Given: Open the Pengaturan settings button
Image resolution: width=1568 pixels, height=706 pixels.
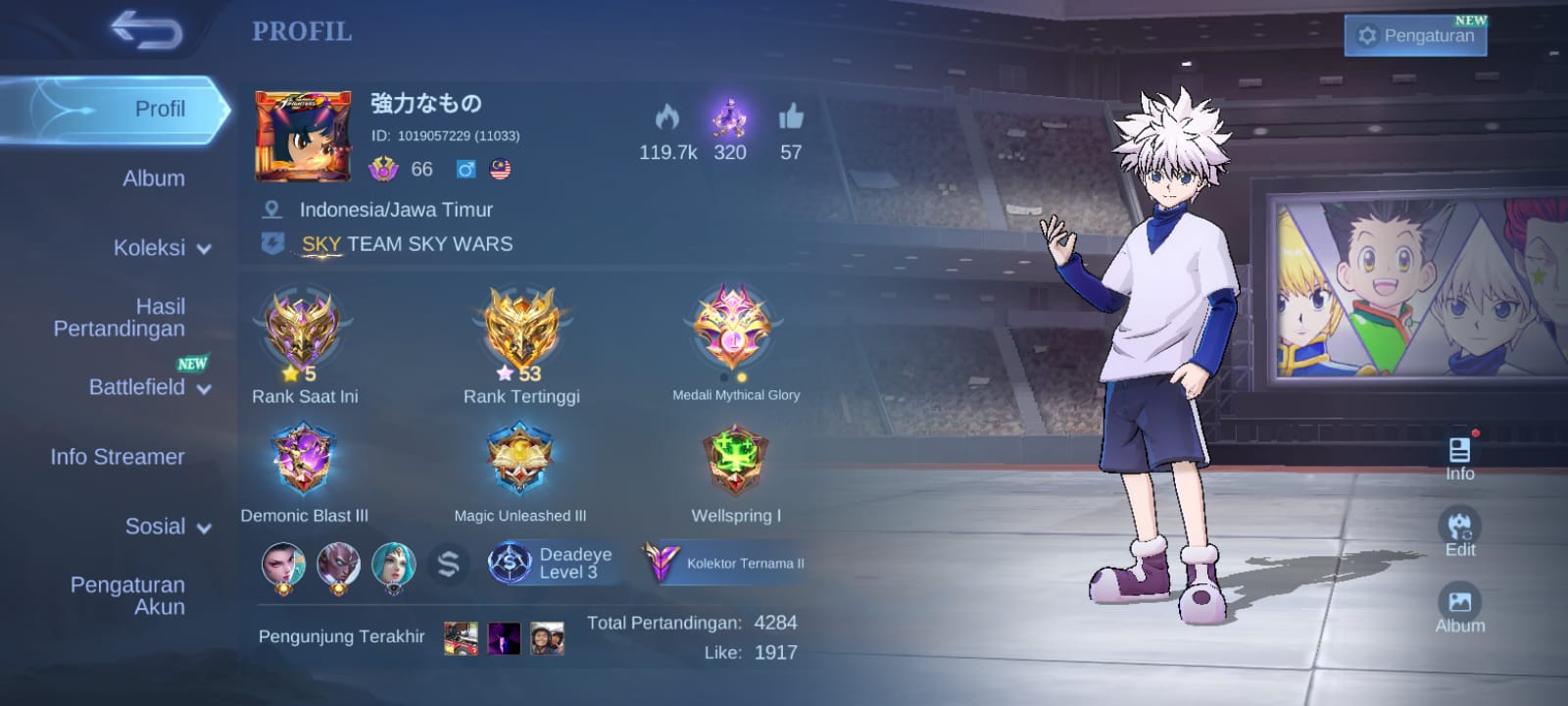Looking at the screenshot, I should click(1415, 35).
